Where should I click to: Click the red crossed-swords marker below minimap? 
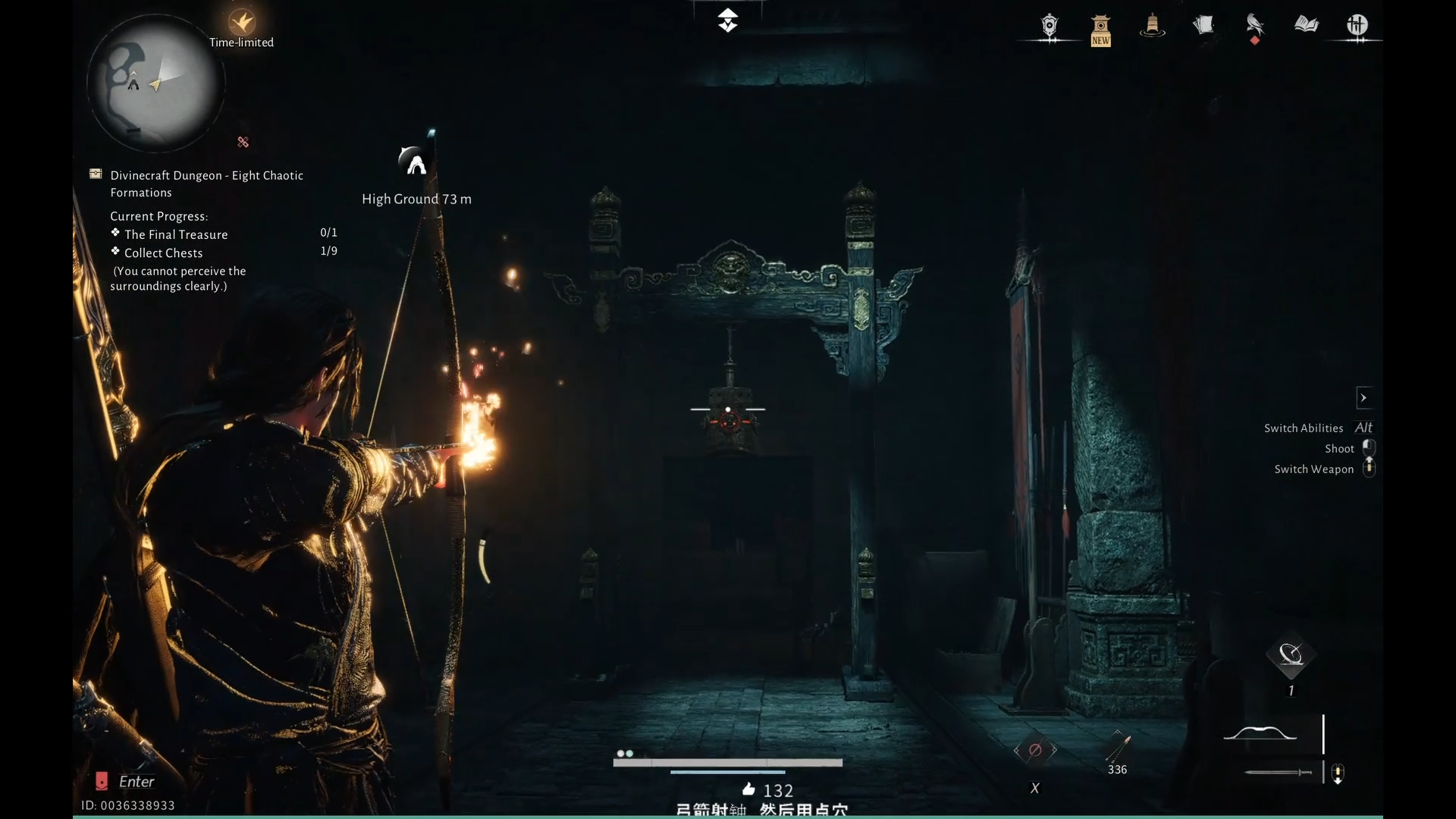pos(243,142)
